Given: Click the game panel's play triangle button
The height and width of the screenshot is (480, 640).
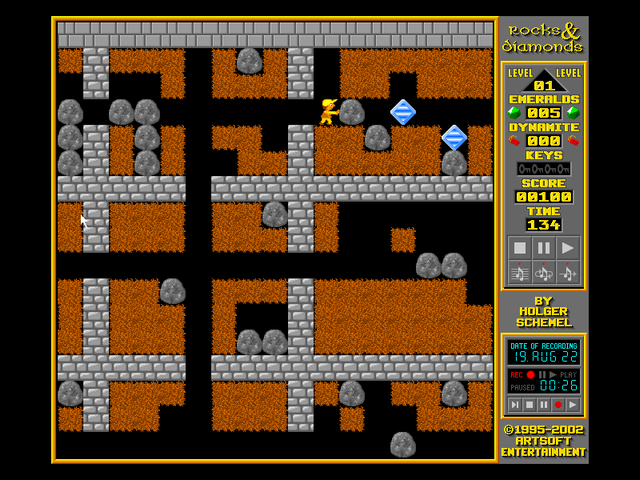Looking at the screenshot, I should [567, 247].
